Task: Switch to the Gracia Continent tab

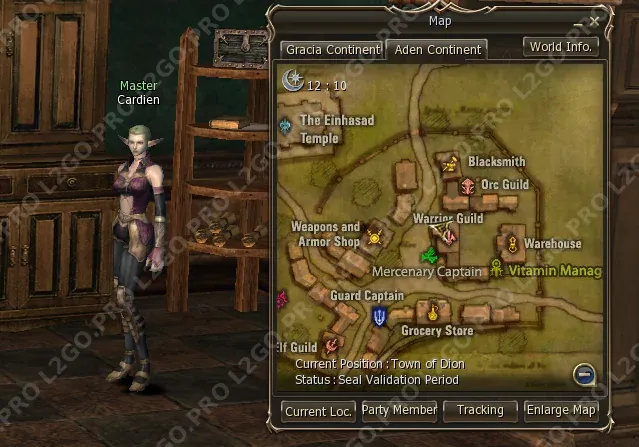Action: click(331, 49)
